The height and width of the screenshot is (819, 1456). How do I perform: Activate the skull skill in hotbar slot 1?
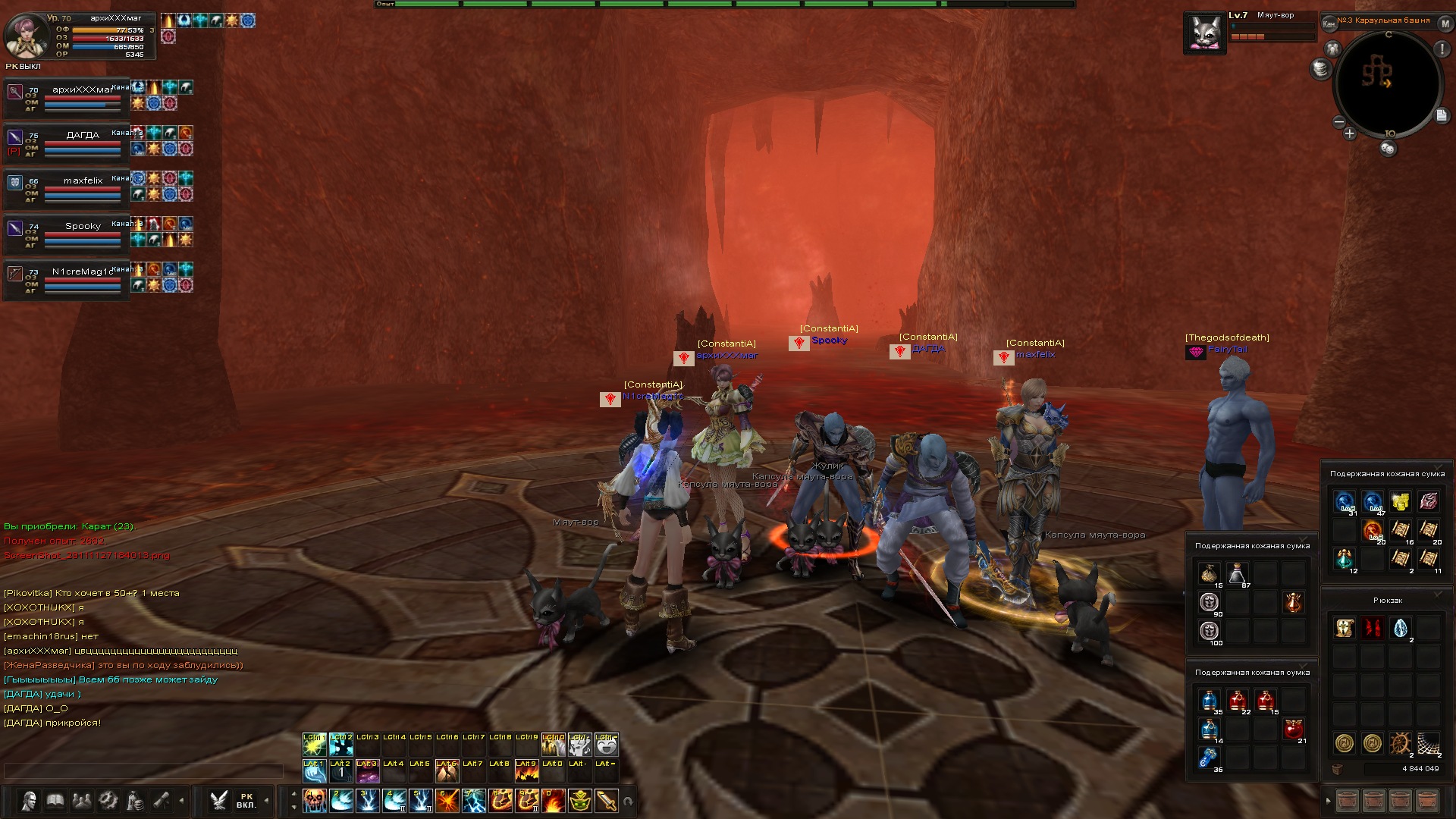315,800
